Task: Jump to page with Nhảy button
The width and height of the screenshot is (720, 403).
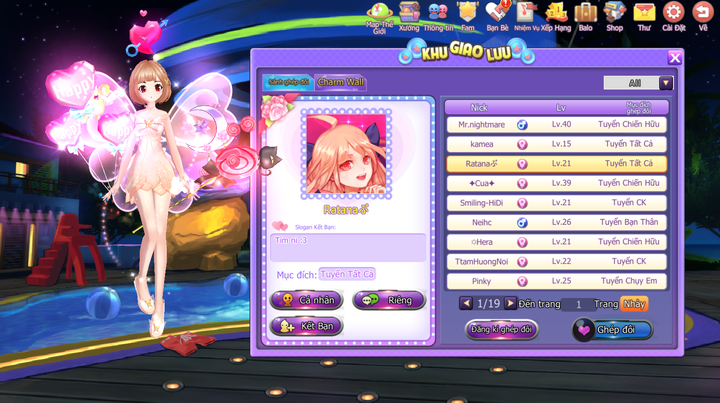Action: click(634, 304)
